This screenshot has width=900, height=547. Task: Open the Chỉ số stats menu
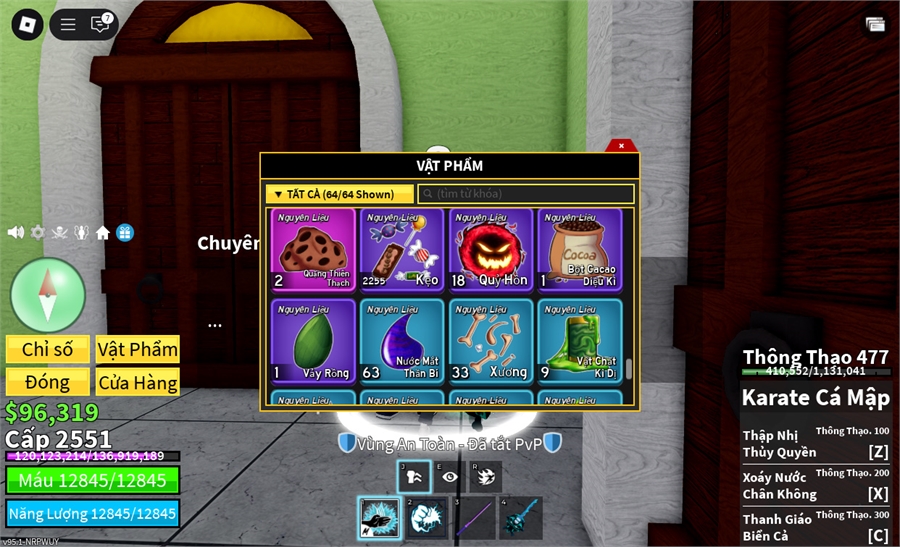tap(48, 349)
